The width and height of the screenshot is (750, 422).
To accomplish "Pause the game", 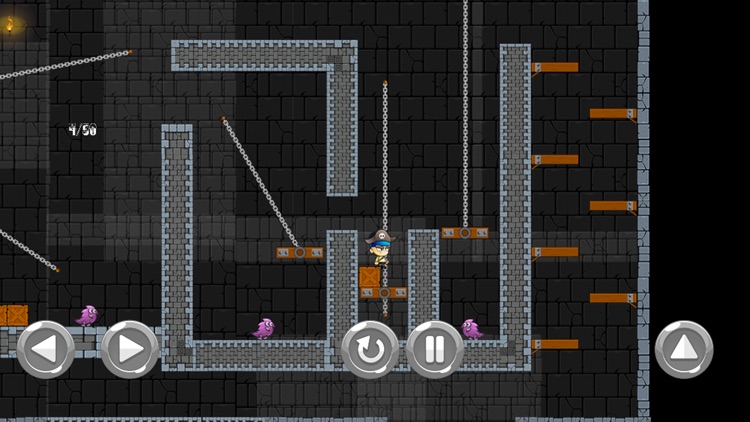I will [x=435, y=349].
